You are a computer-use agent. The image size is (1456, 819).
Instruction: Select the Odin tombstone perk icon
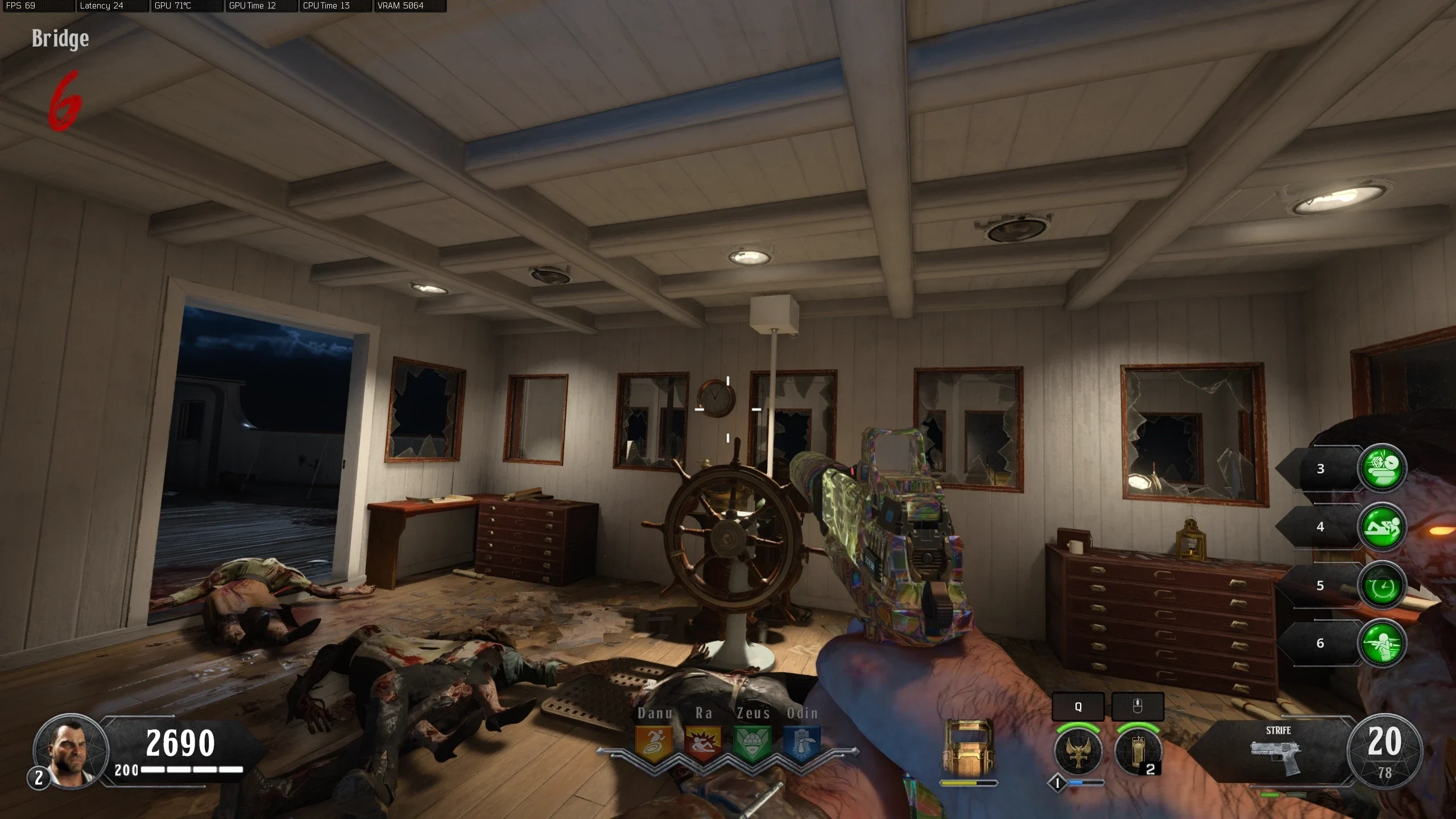click(x=801, y=743)
